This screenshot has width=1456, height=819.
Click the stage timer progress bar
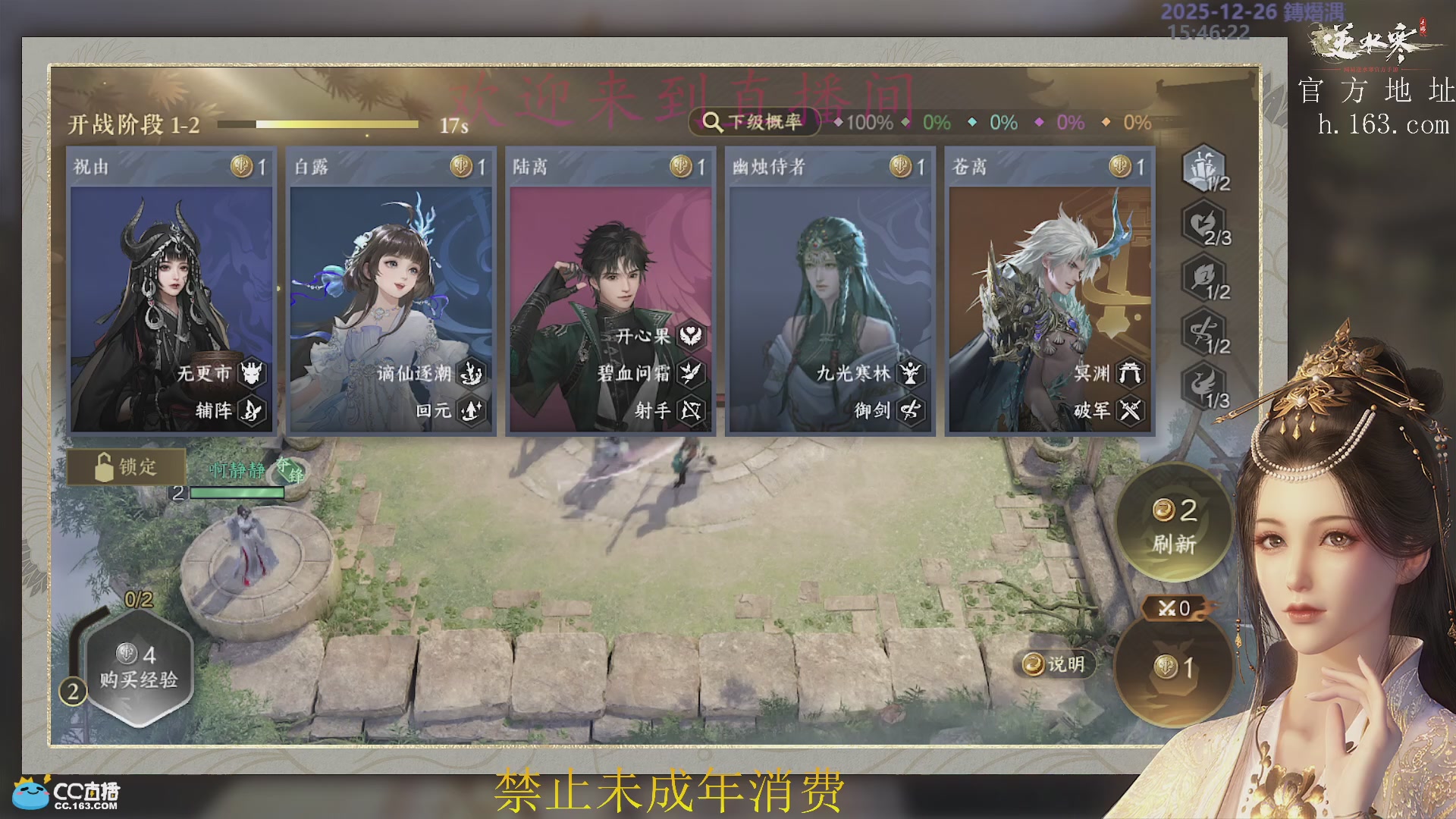click(x=318, y=123)
